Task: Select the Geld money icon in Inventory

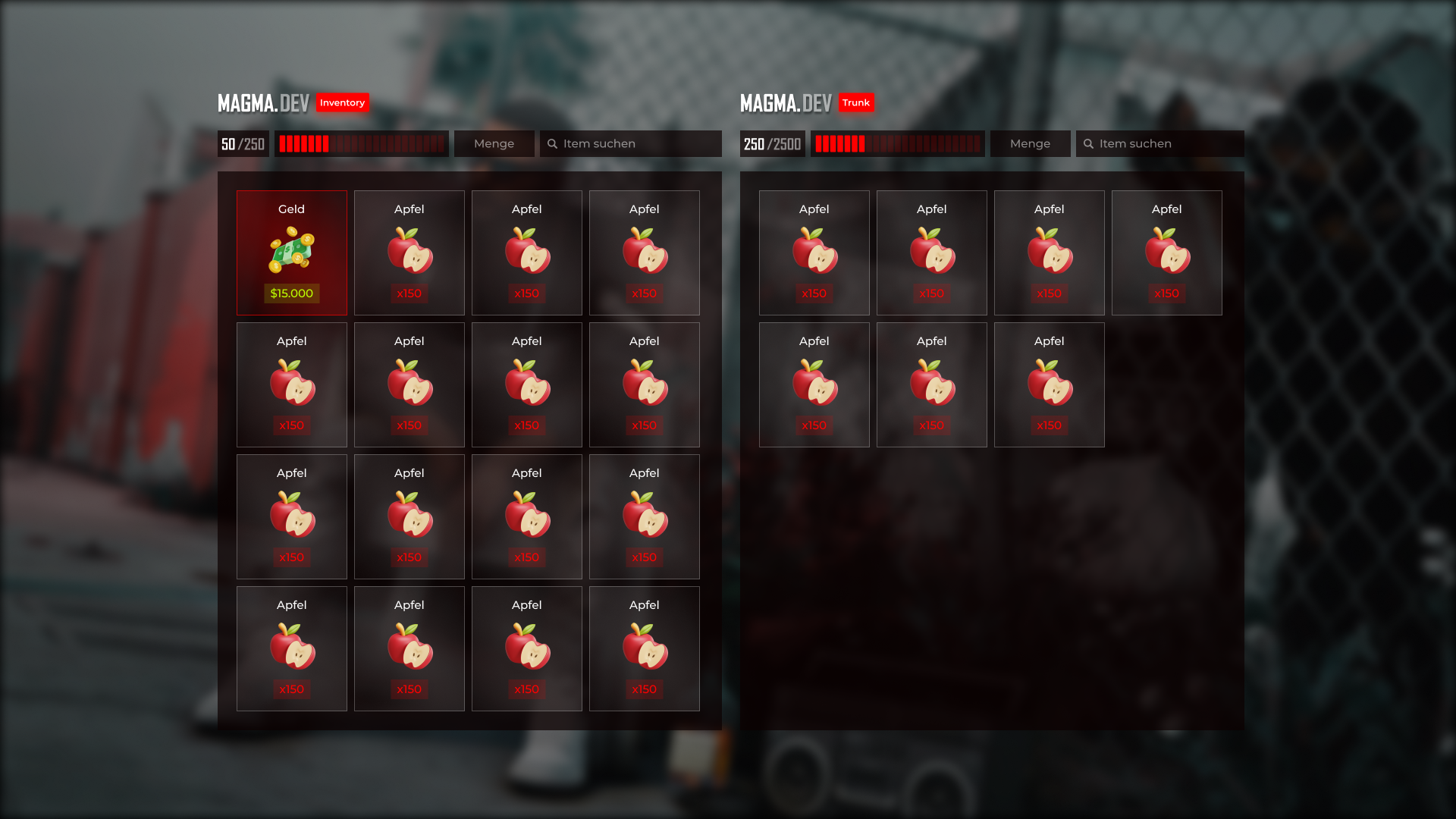Action: coord(292,252)
